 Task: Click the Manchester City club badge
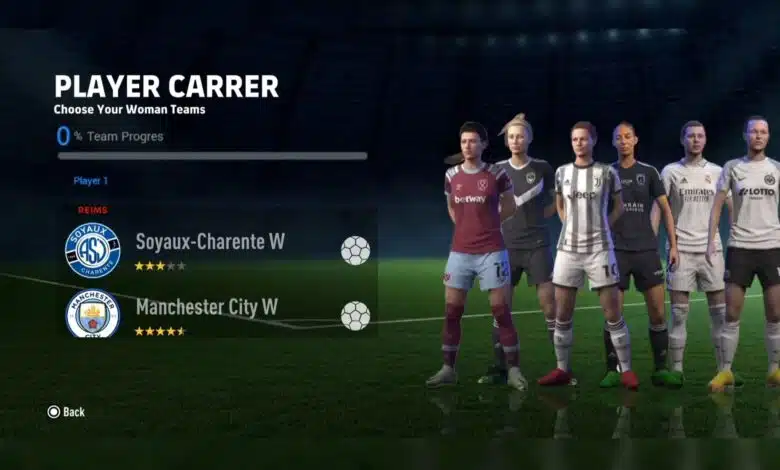point(92,314)
